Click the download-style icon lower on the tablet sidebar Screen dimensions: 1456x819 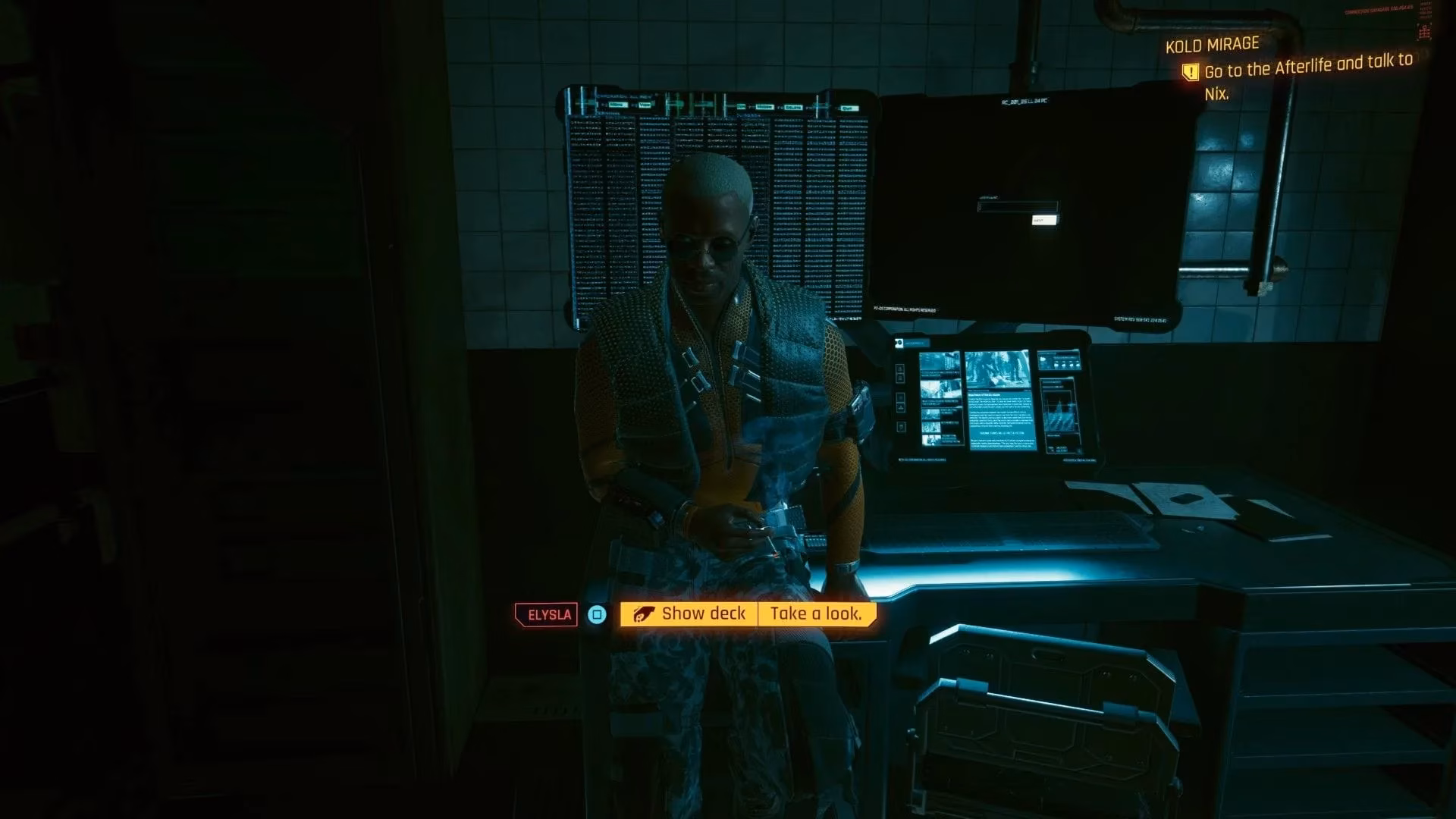[901, 406]
